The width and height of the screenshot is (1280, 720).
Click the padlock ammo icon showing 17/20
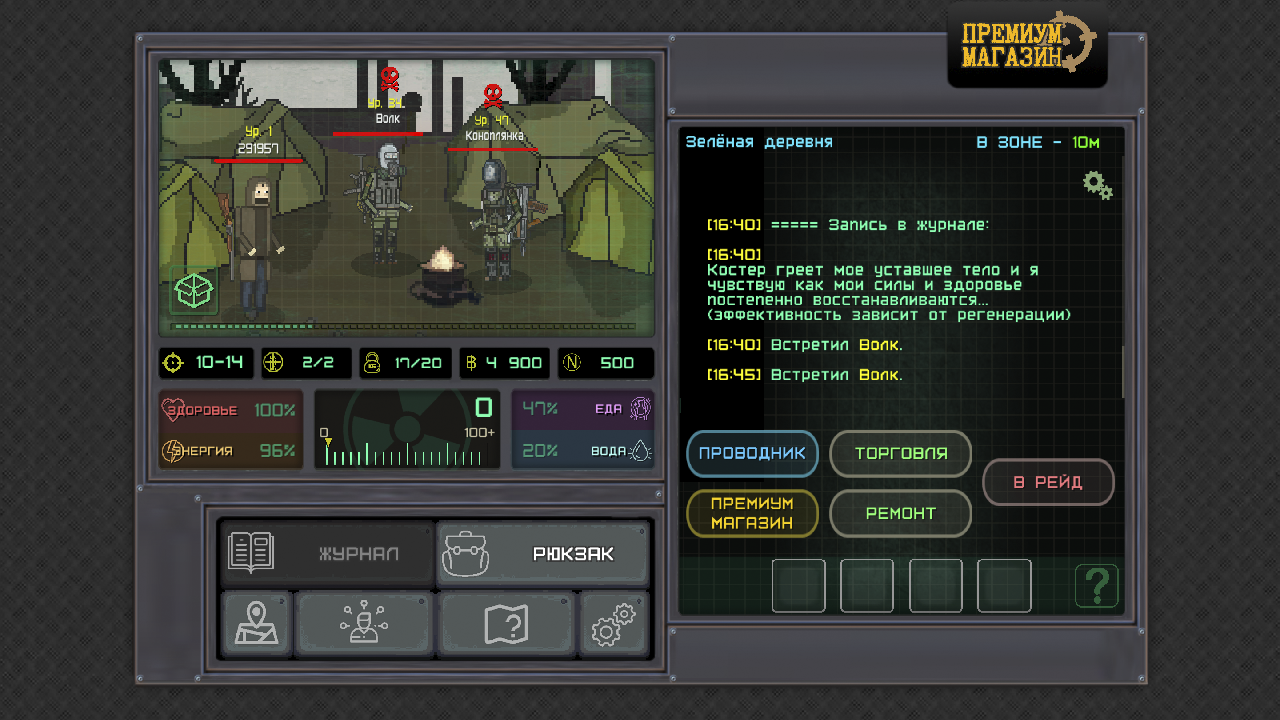pos(371,363)
